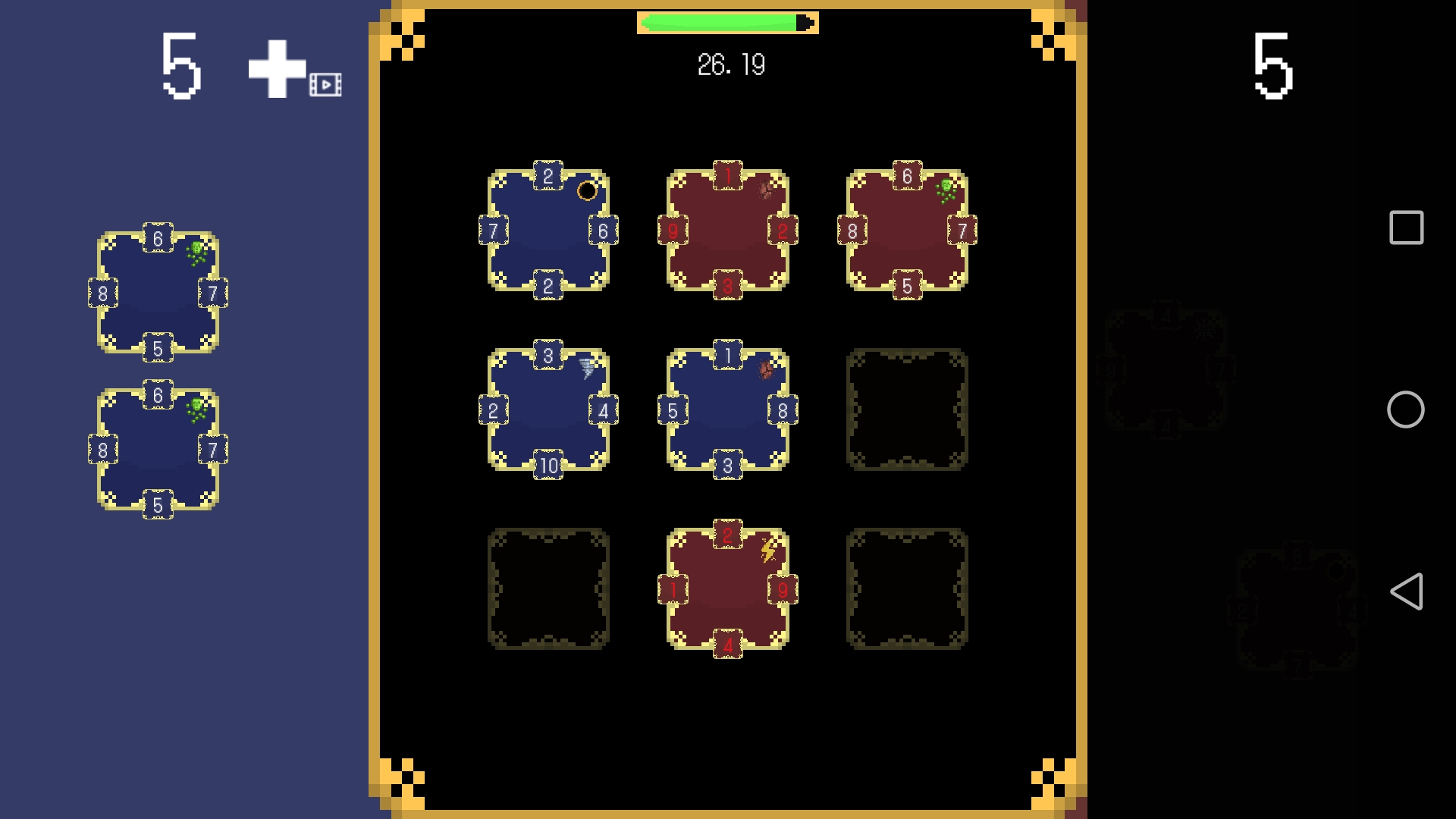Tap the timer showing 26.19
This screenshot has width=1456, height=819.
coord(729,64)
